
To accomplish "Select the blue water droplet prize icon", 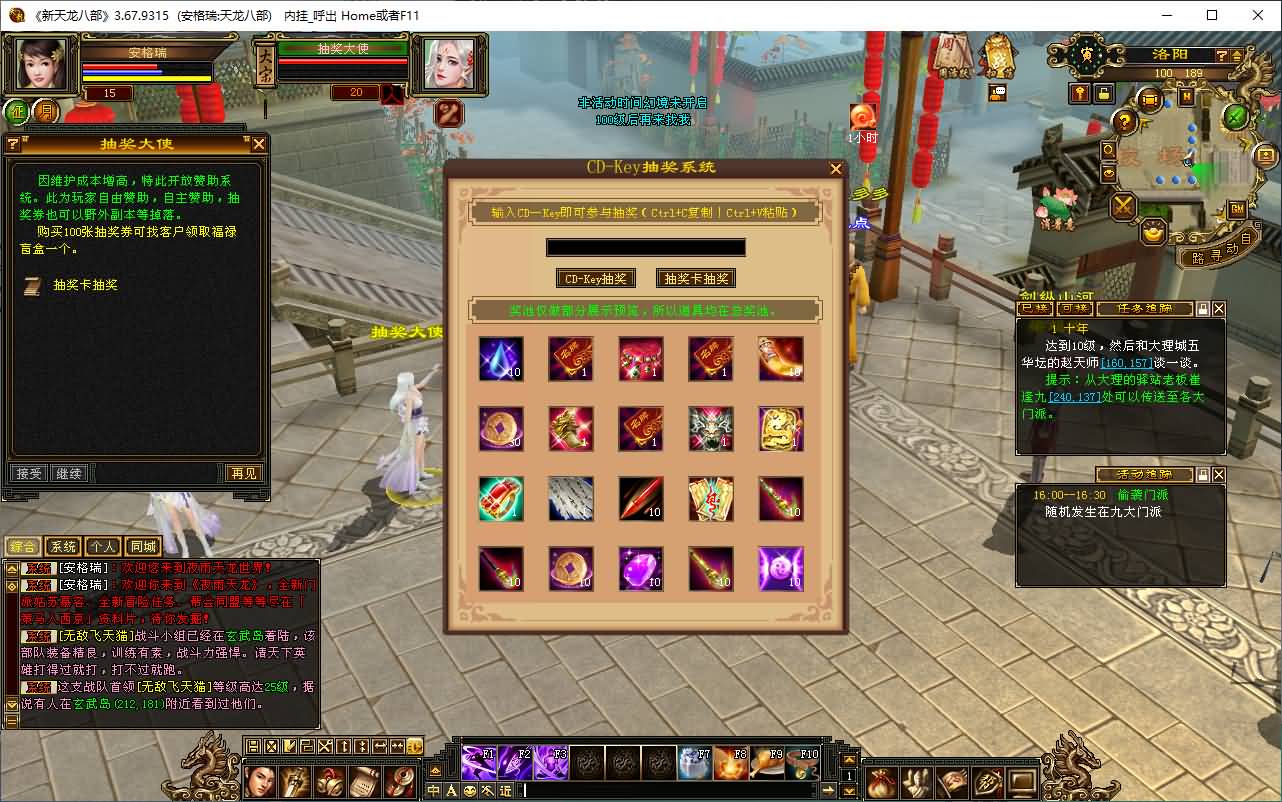I will pyautogui.click(x=501, y=359).
